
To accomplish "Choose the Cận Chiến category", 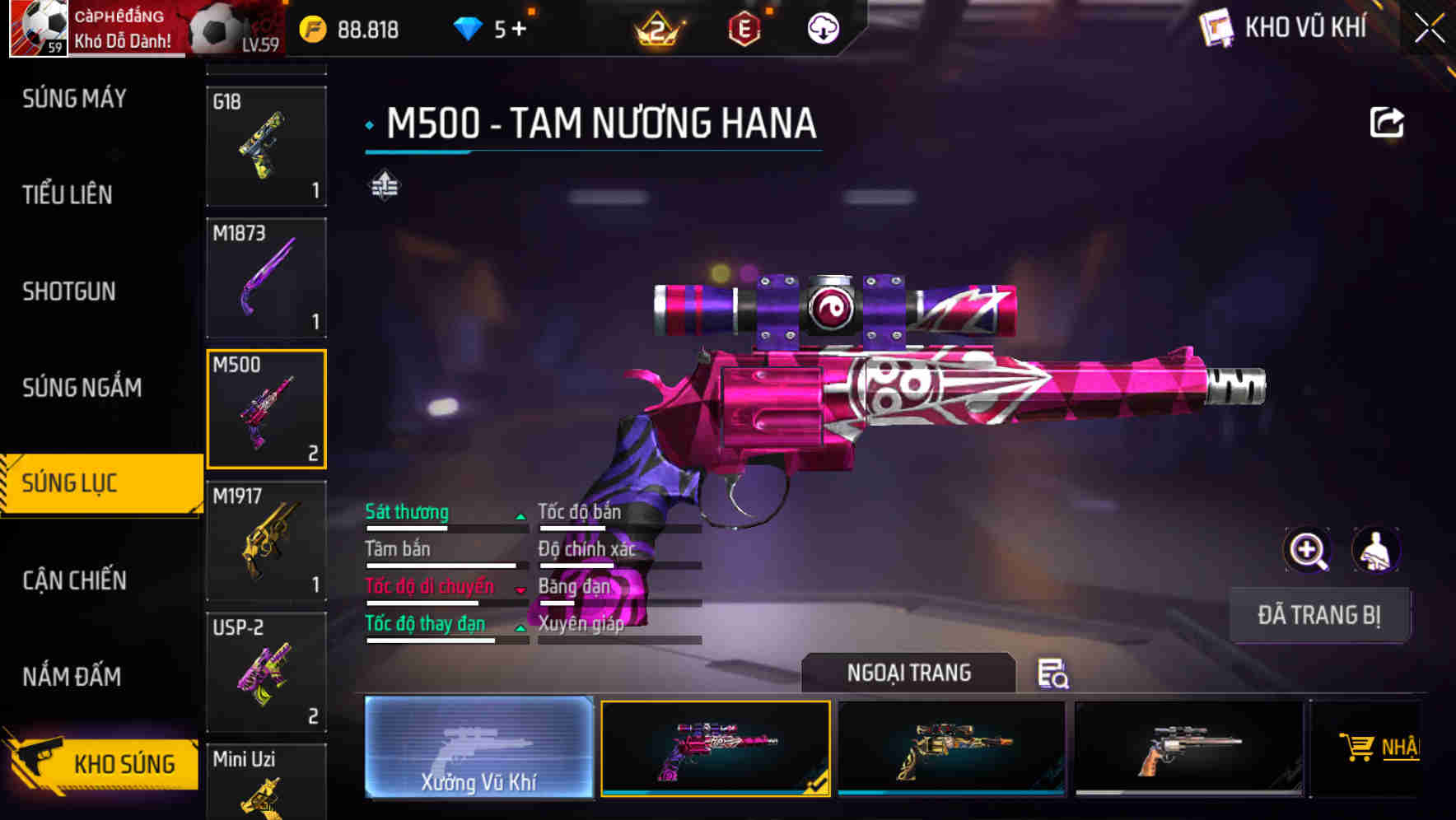I will pos(74,580).
